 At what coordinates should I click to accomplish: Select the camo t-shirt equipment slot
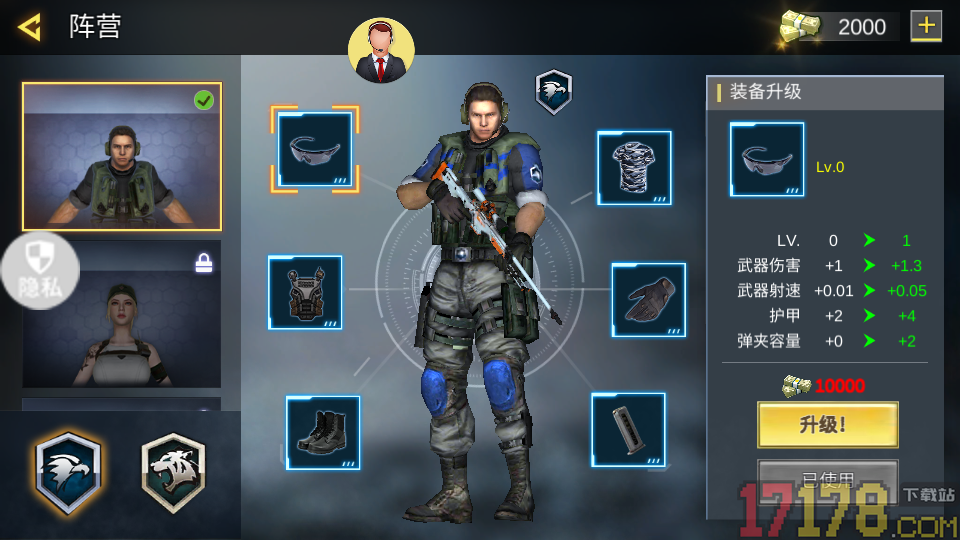634,168
